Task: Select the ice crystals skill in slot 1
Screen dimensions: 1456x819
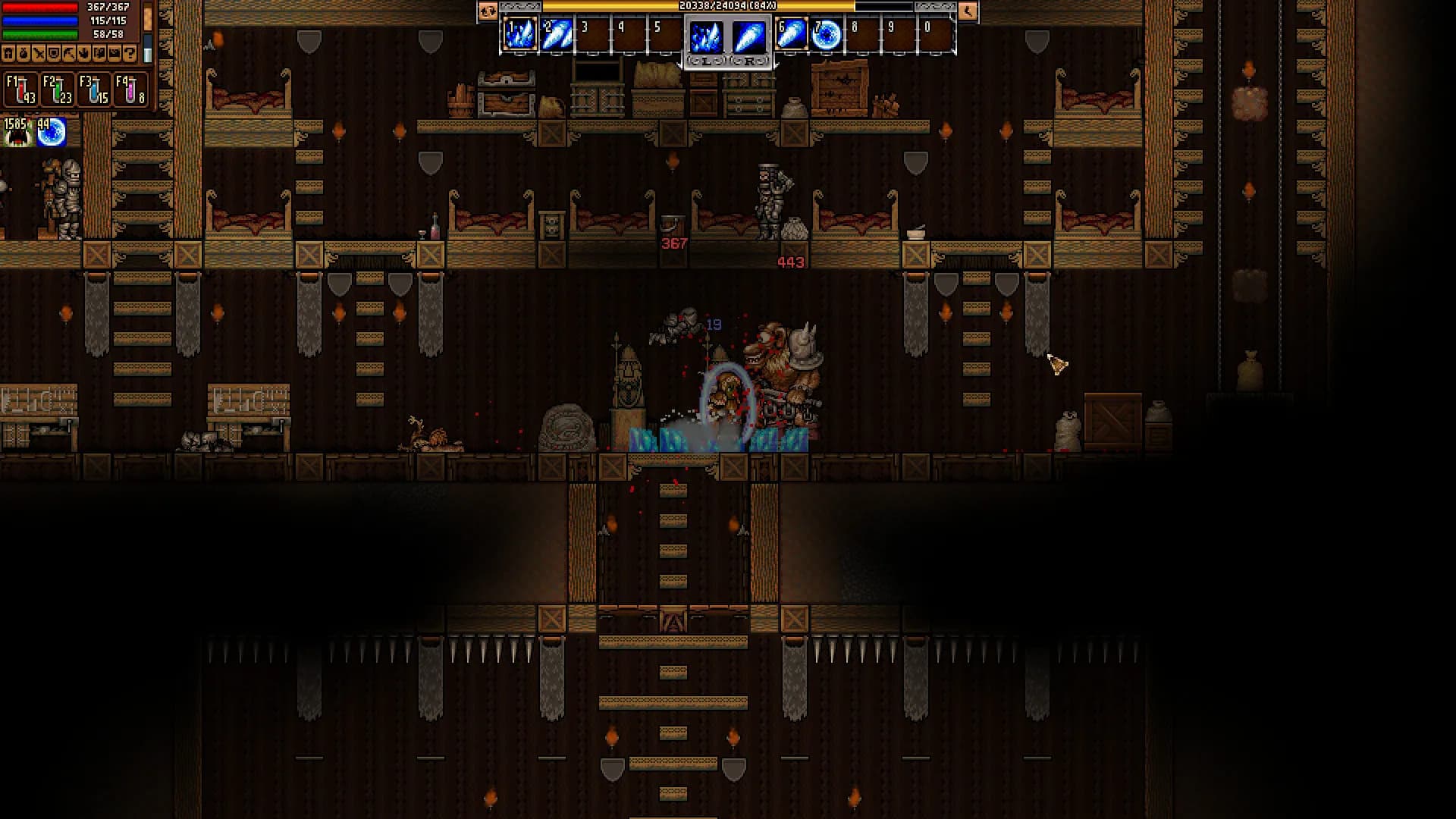Action: (520, 35)
